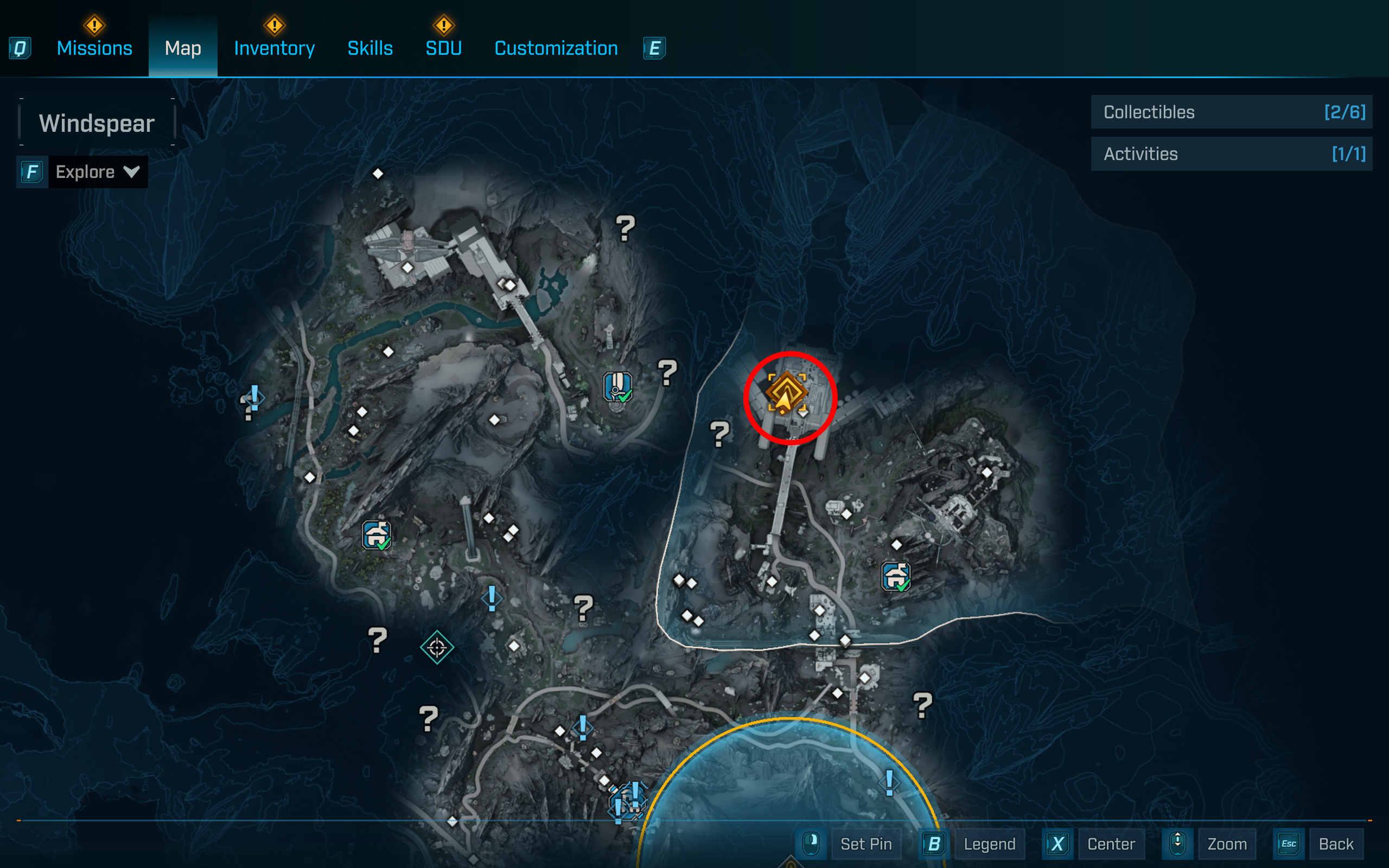Go to the Inventory tab
Screen dimensions: 1389x868
pos(274,48)
